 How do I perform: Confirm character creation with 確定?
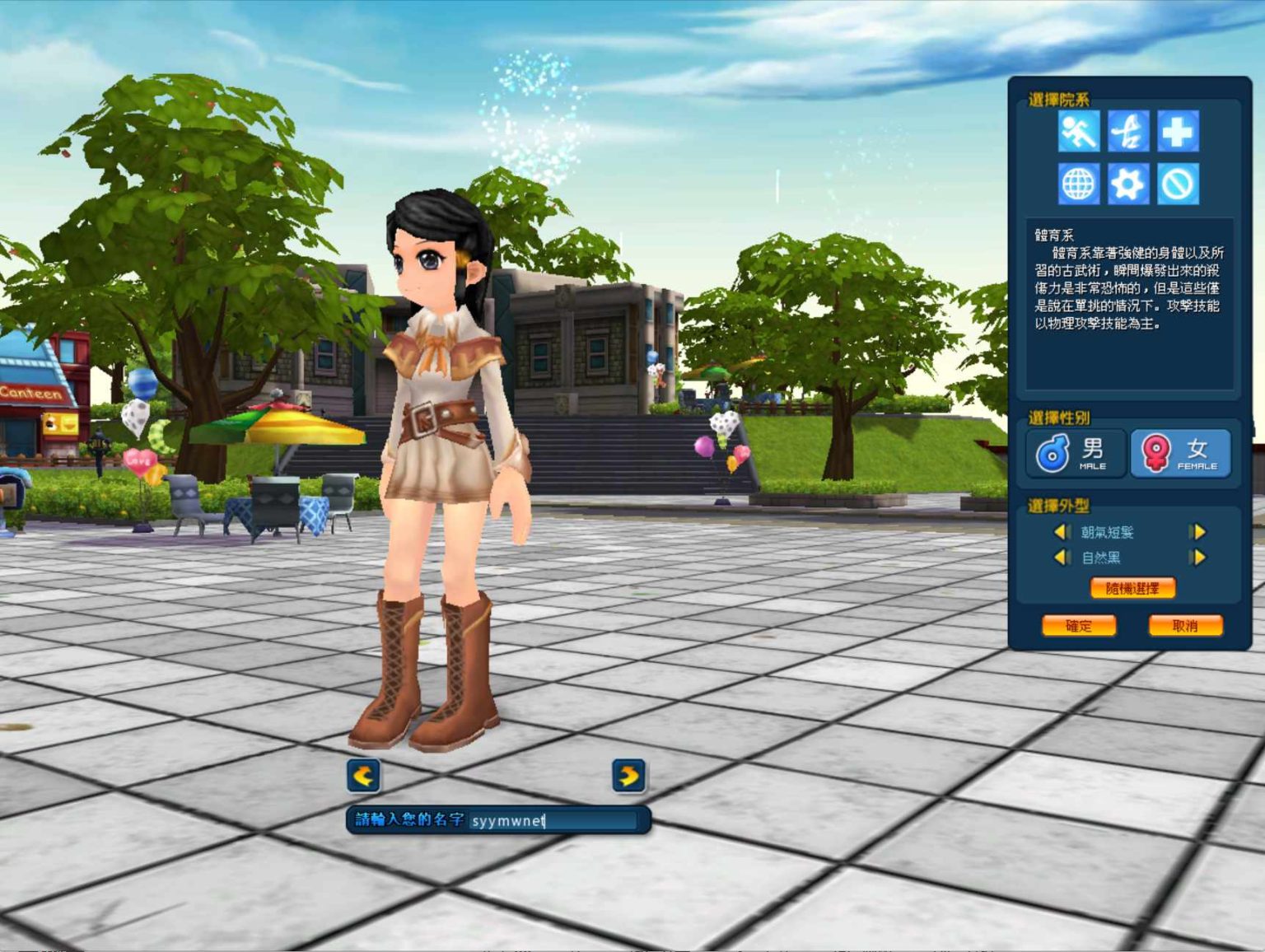point(1079,626)
